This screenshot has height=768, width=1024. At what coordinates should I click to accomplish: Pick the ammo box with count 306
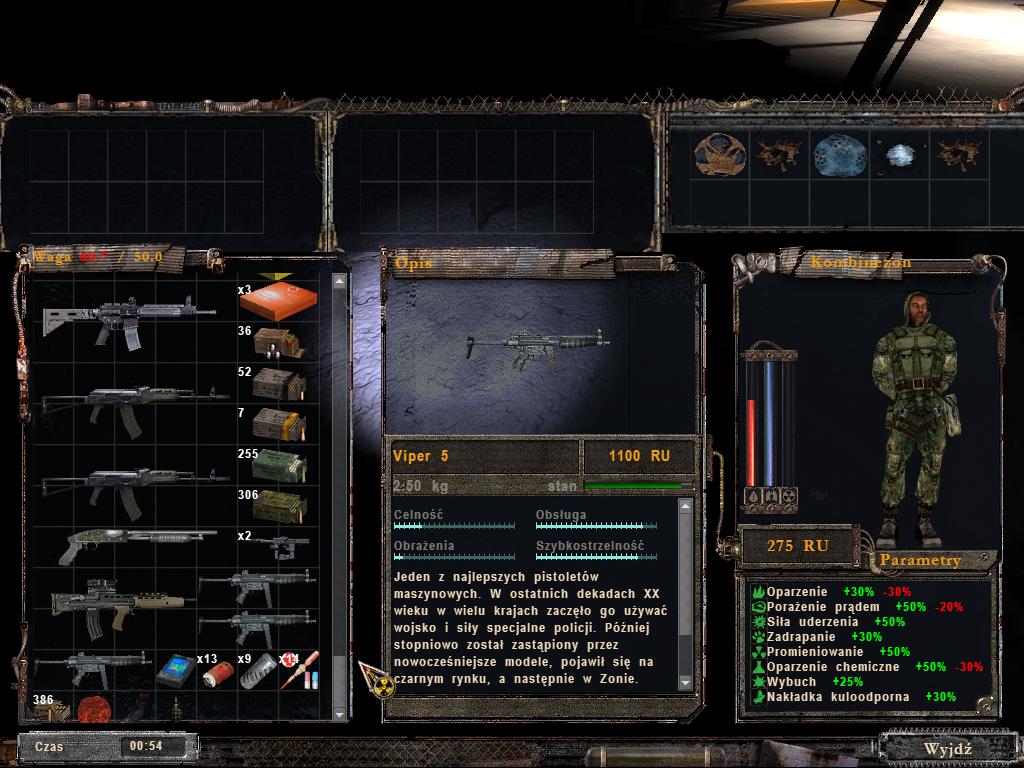pos(279,506)
